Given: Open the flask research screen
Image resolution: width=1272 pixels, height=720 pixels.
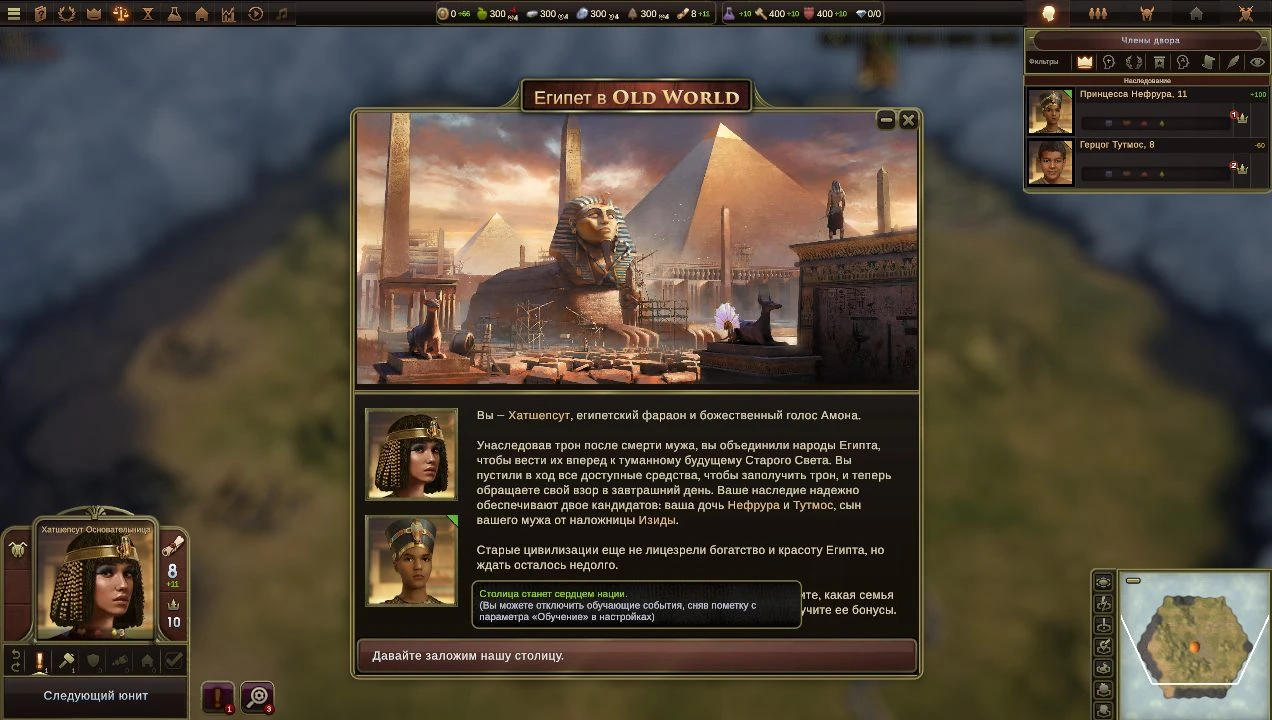Looking at the screenshot, I should click(x=175, y=14).
